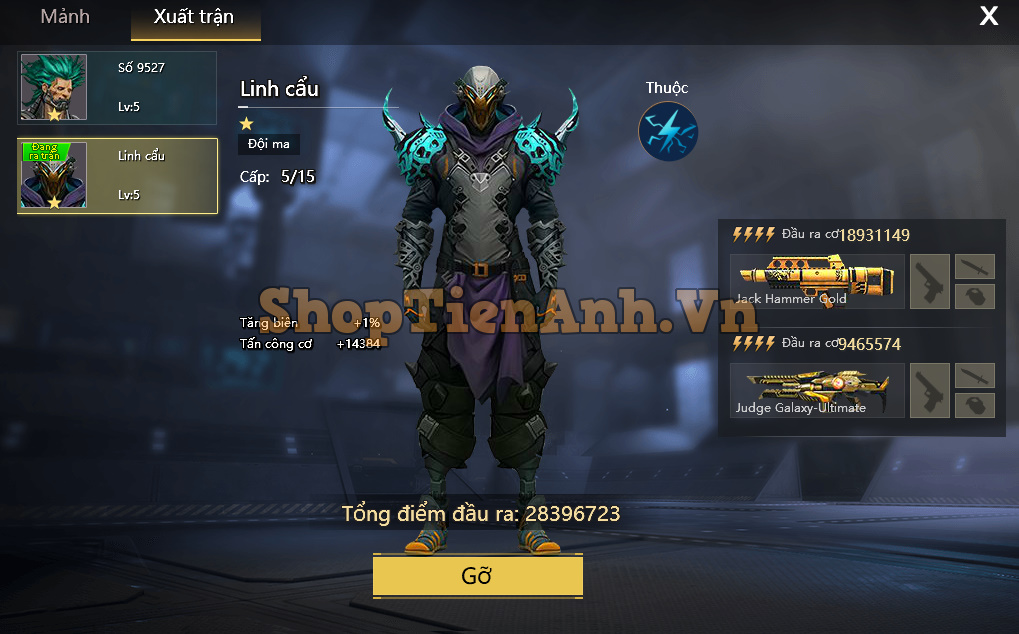Screen dimensions: 1019x634
Task: Select the Xuất trận tab
Action: [194, 17]
